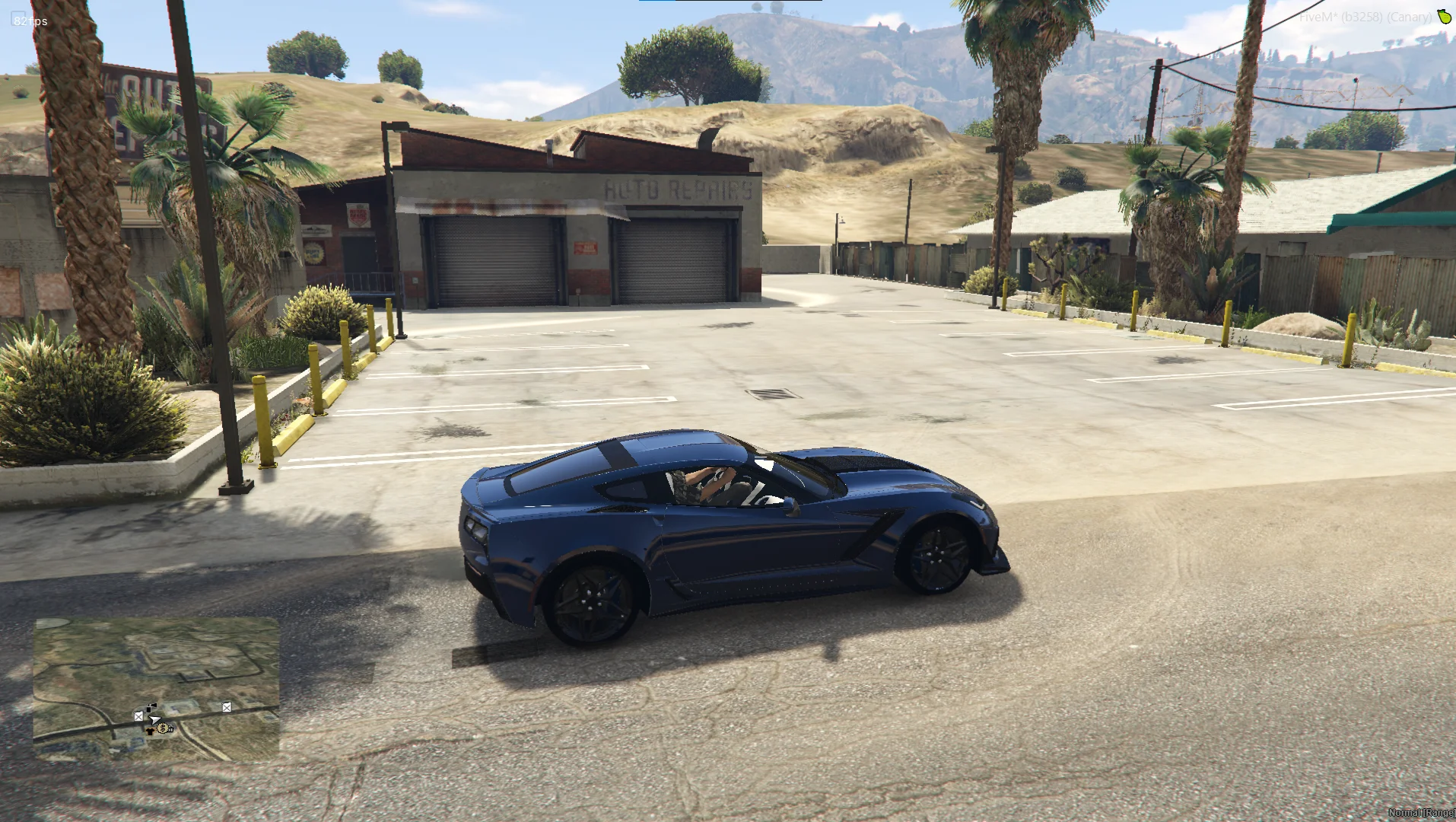Select the t-shirt clothing store blip
The height and width of the screenshot is (822, 1456).
[x=151, y=731]
